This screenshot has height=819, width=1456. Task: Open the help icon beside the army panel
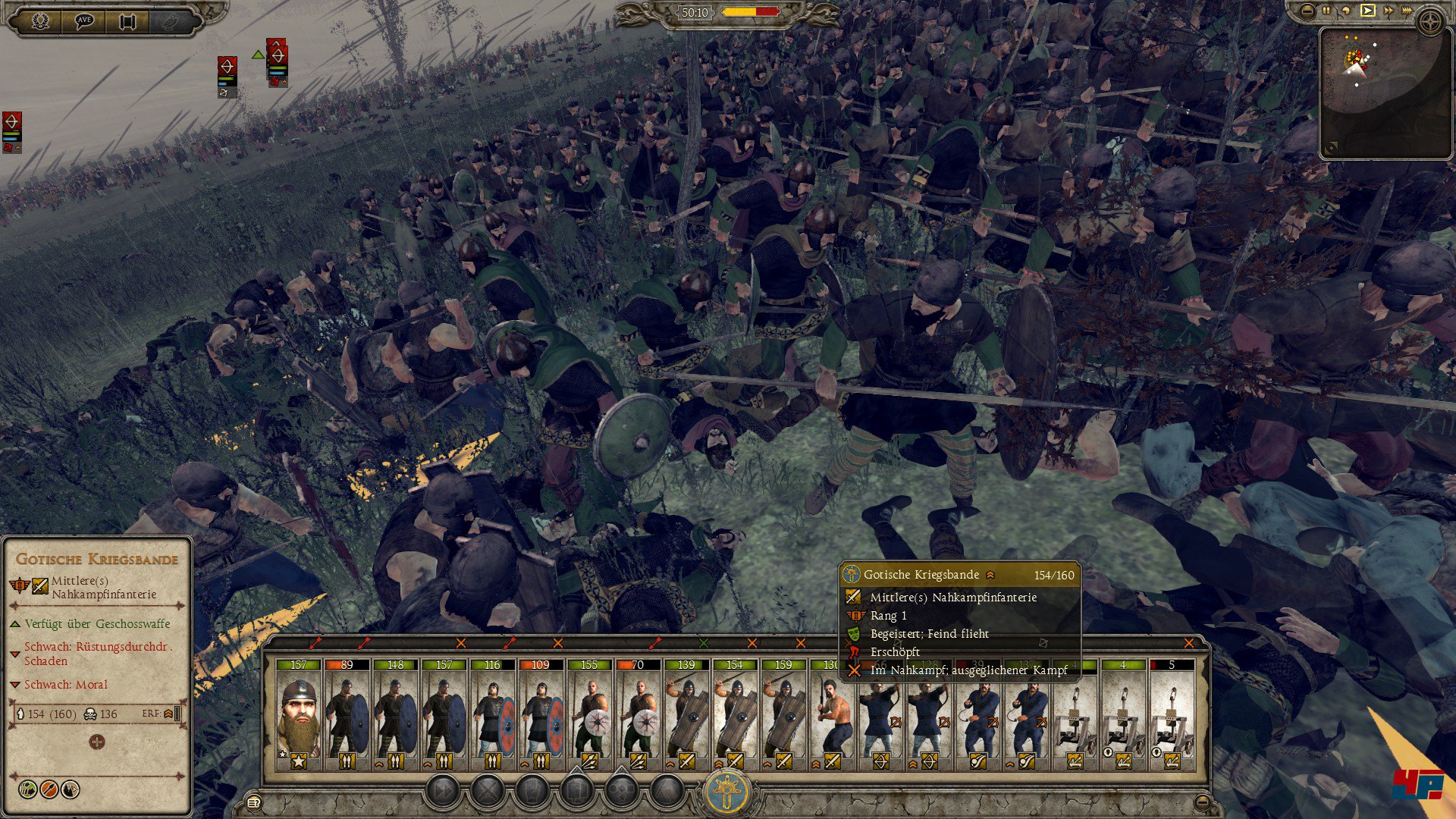tap(254, 802)
